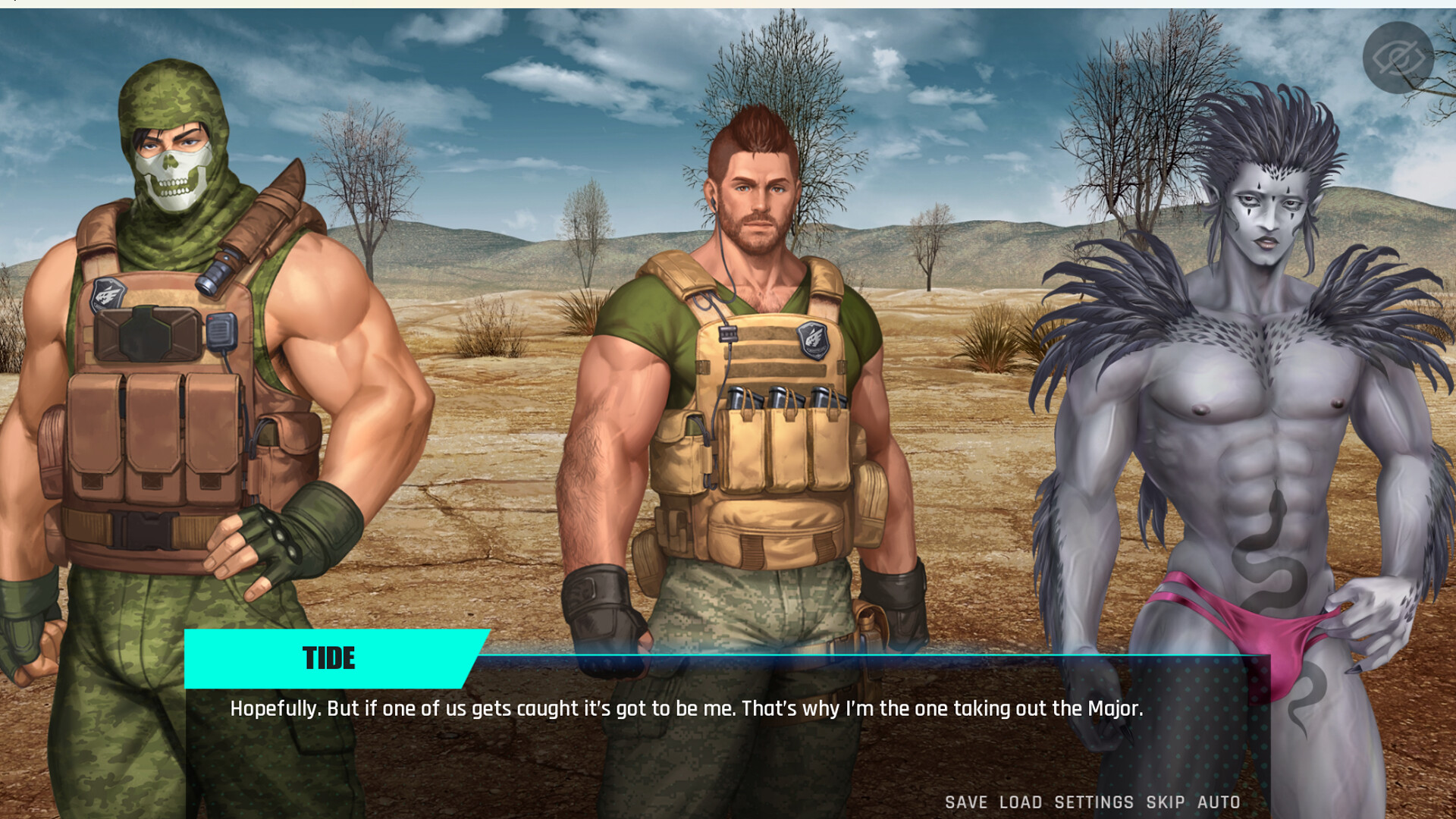Click Tide's nameplate on dialogue box
This screenshot has width=1456, height=819.
click(330, 657)
